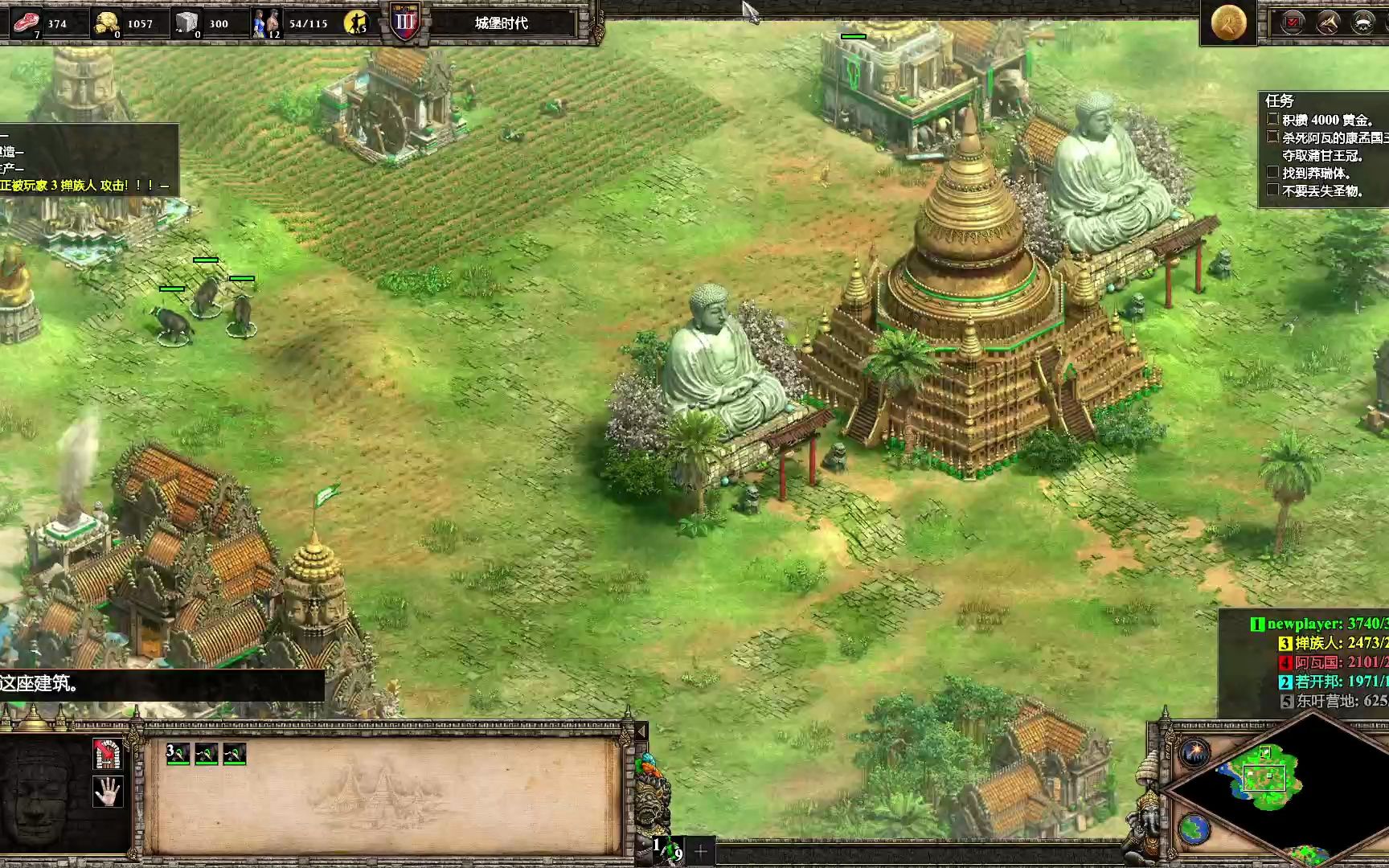Screen dimensions: 1389x868
Task: Click the gold coin button
Action: (1227, 22)
